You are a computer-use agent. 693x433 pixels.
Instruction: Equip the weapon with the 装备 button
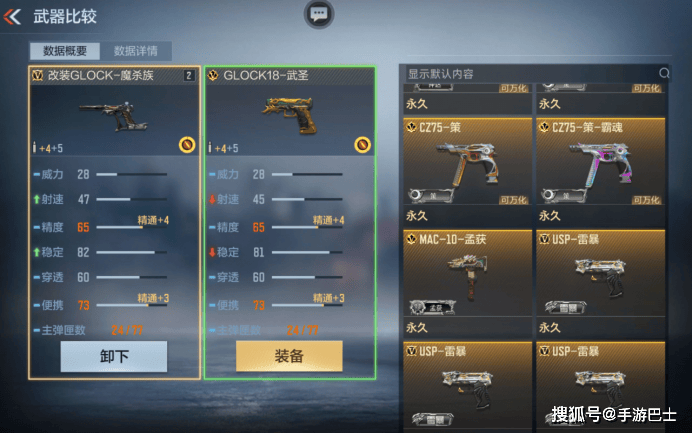tap(289, 356)
